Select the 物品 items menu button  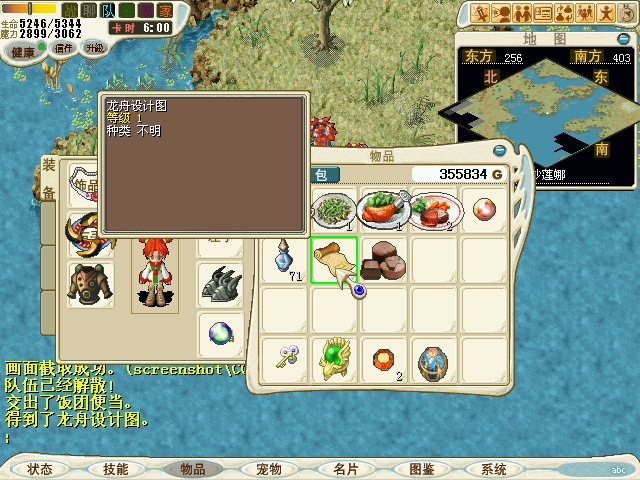[192, 468]
